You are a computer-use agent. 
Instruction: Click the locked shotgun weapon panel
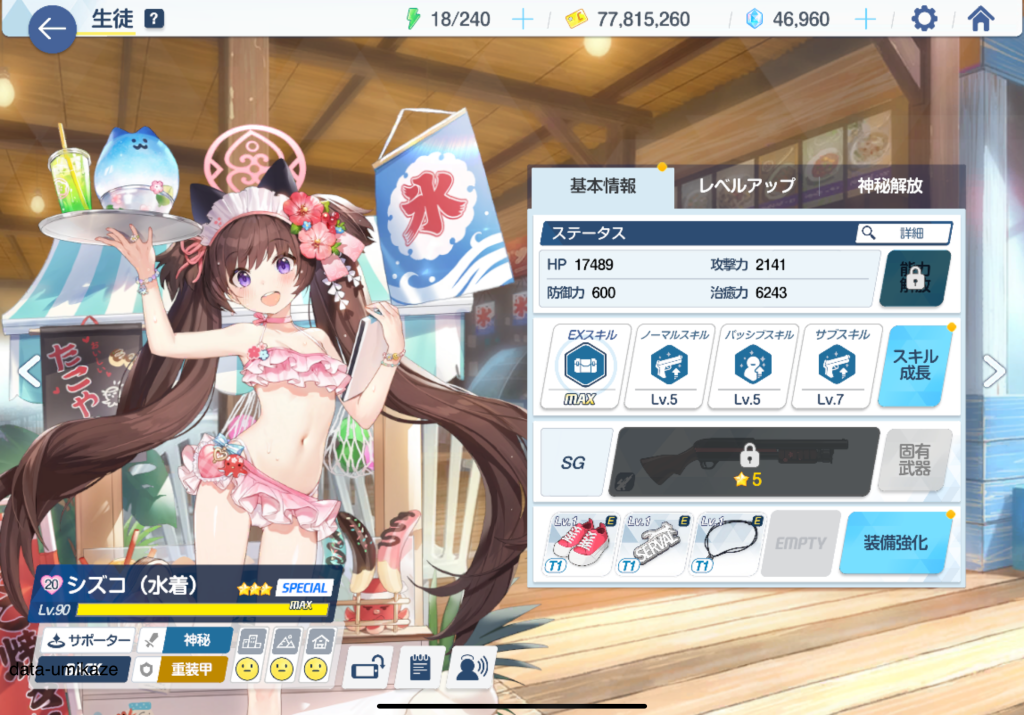coord(745,461)
